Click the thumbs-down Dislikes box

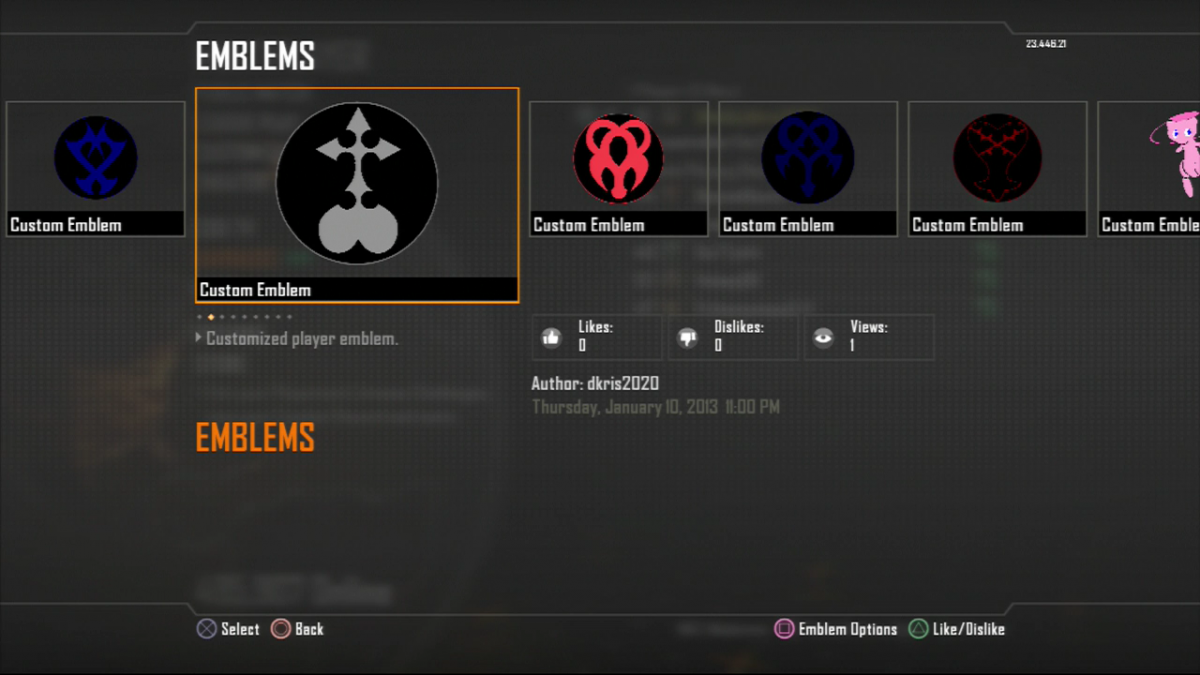coord(733,337)
